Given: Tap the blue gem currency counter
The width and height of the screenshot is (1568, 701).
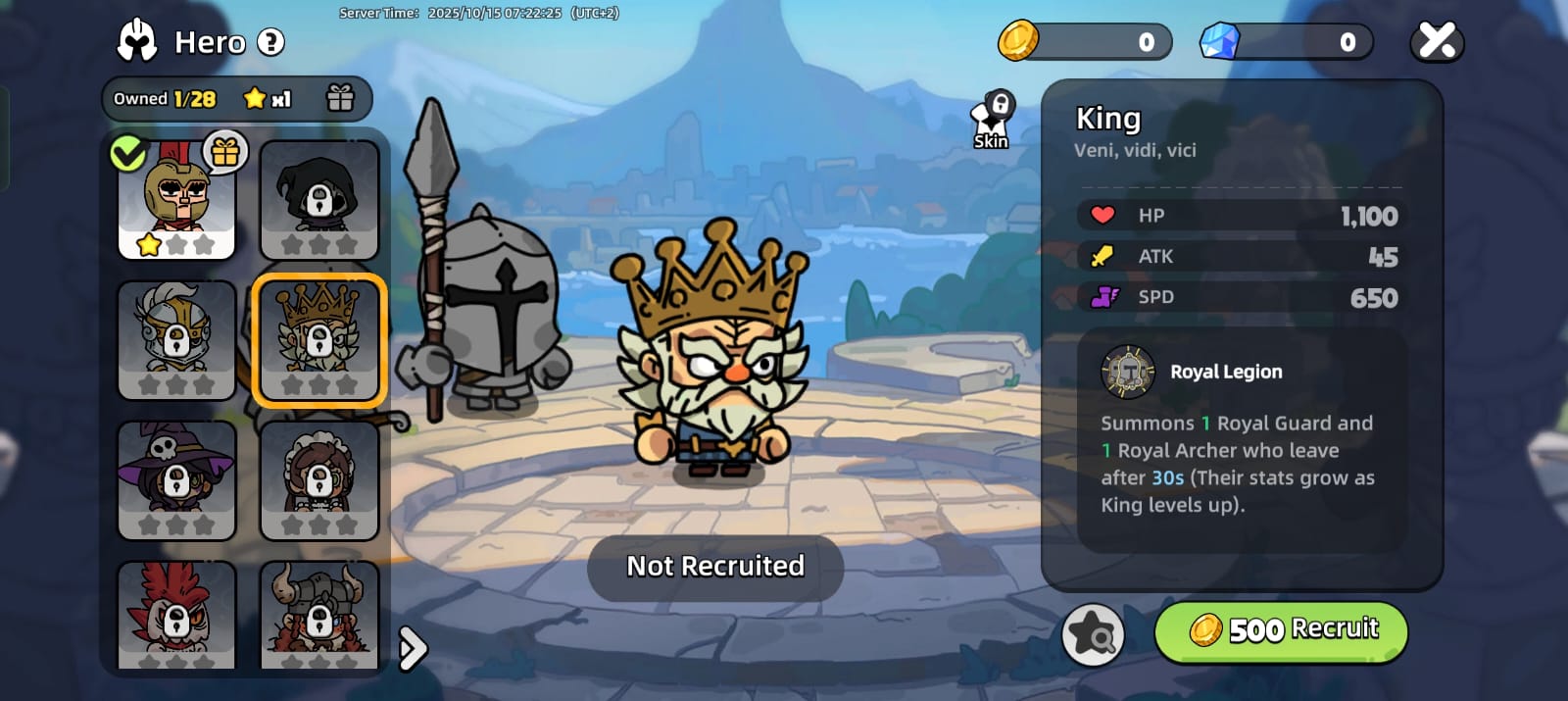Looking at the screenshot, I should (1286, 42).
